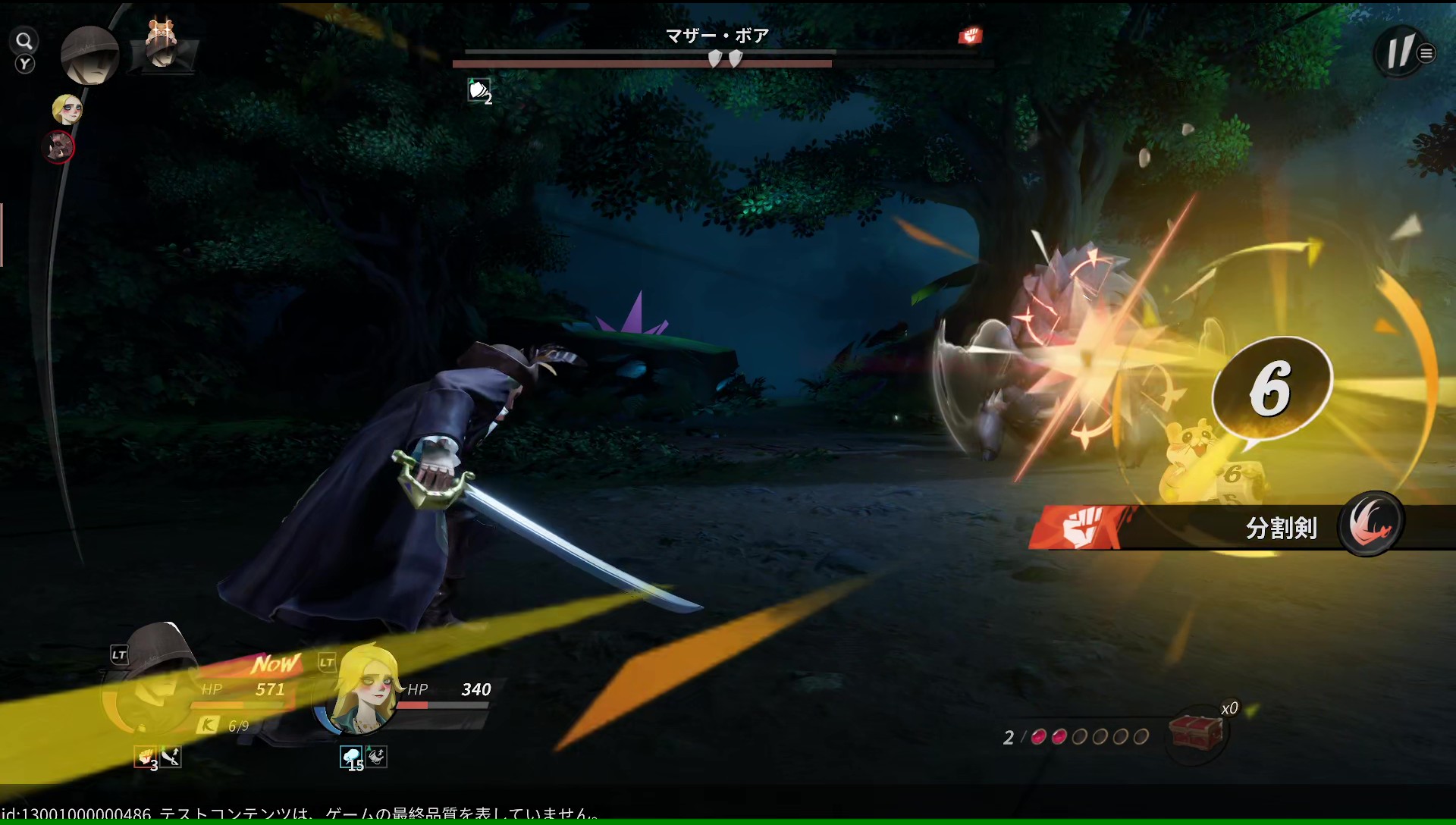Inspect the bucket-up status icon
The width and height of the screenshot is (1456, 825).
point(377,756)
